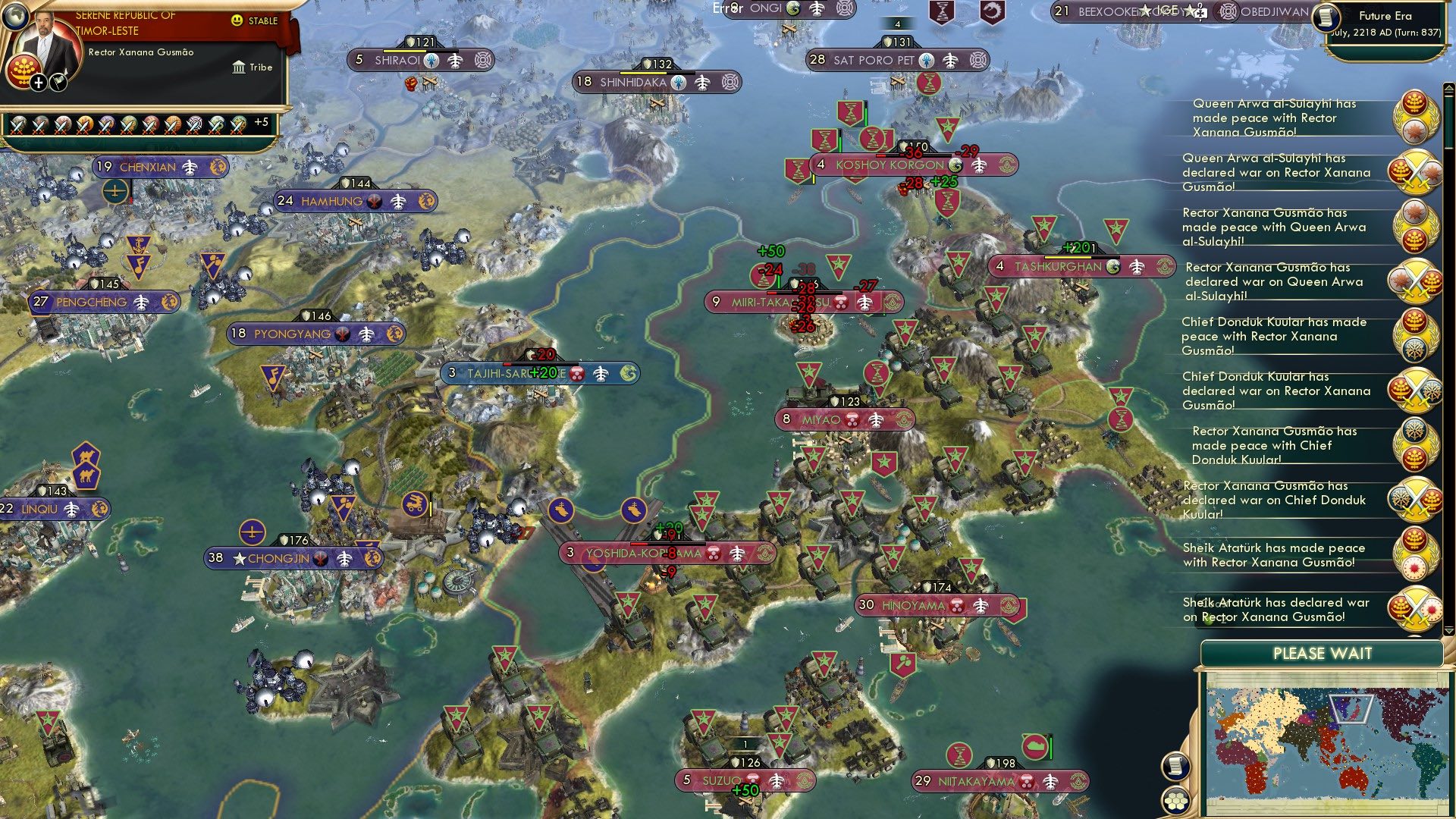1456x819 pixels.
Task: Click the Tribe government building icon
Action: (x=239, y=66)
